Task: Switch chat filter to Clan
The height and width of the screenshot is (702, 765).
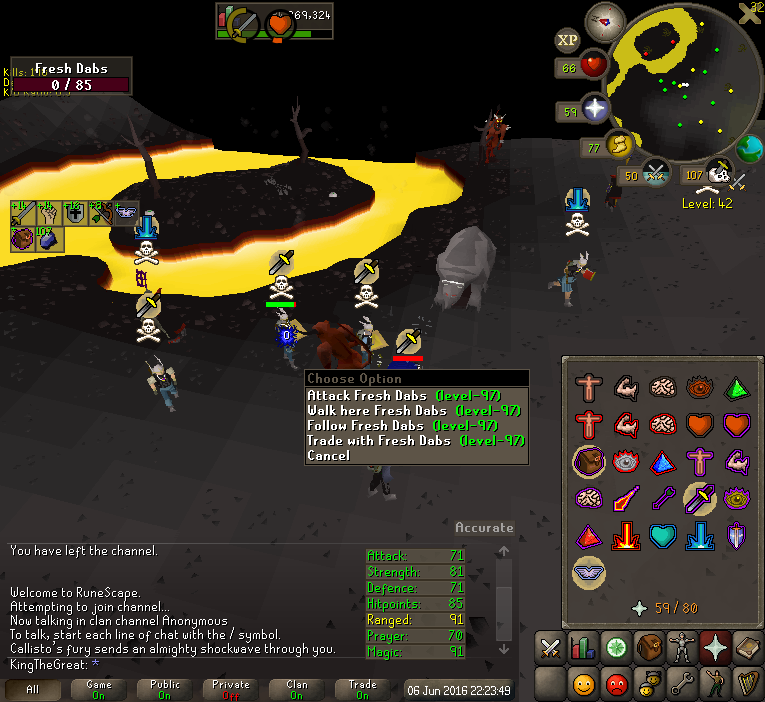Action: click(x=297, y=690)
